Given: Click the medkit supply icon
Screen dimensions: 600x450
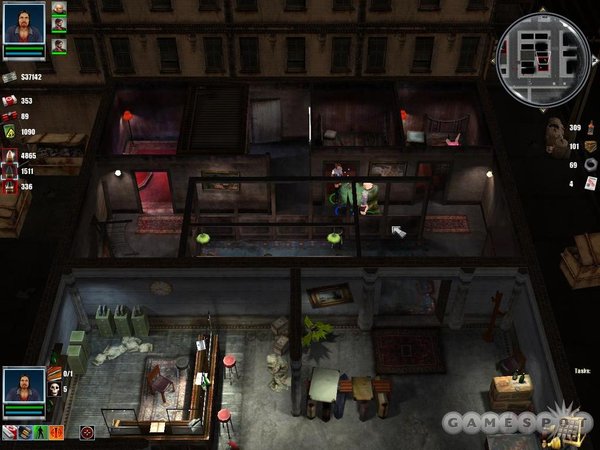Looking at the screenshot, I should 9,101.
